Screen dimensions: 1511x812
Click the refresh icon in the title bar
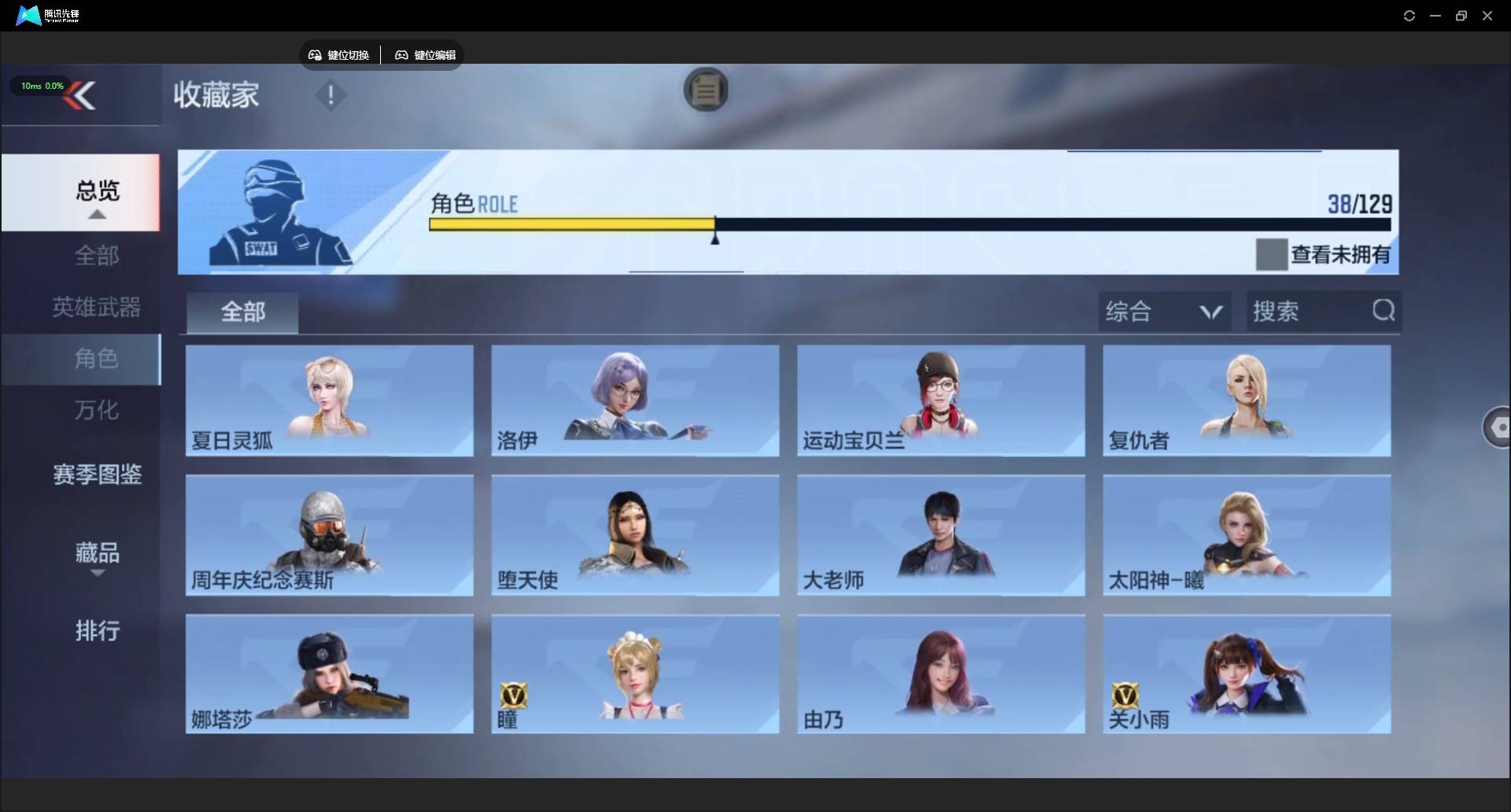tap(1409, 15)
